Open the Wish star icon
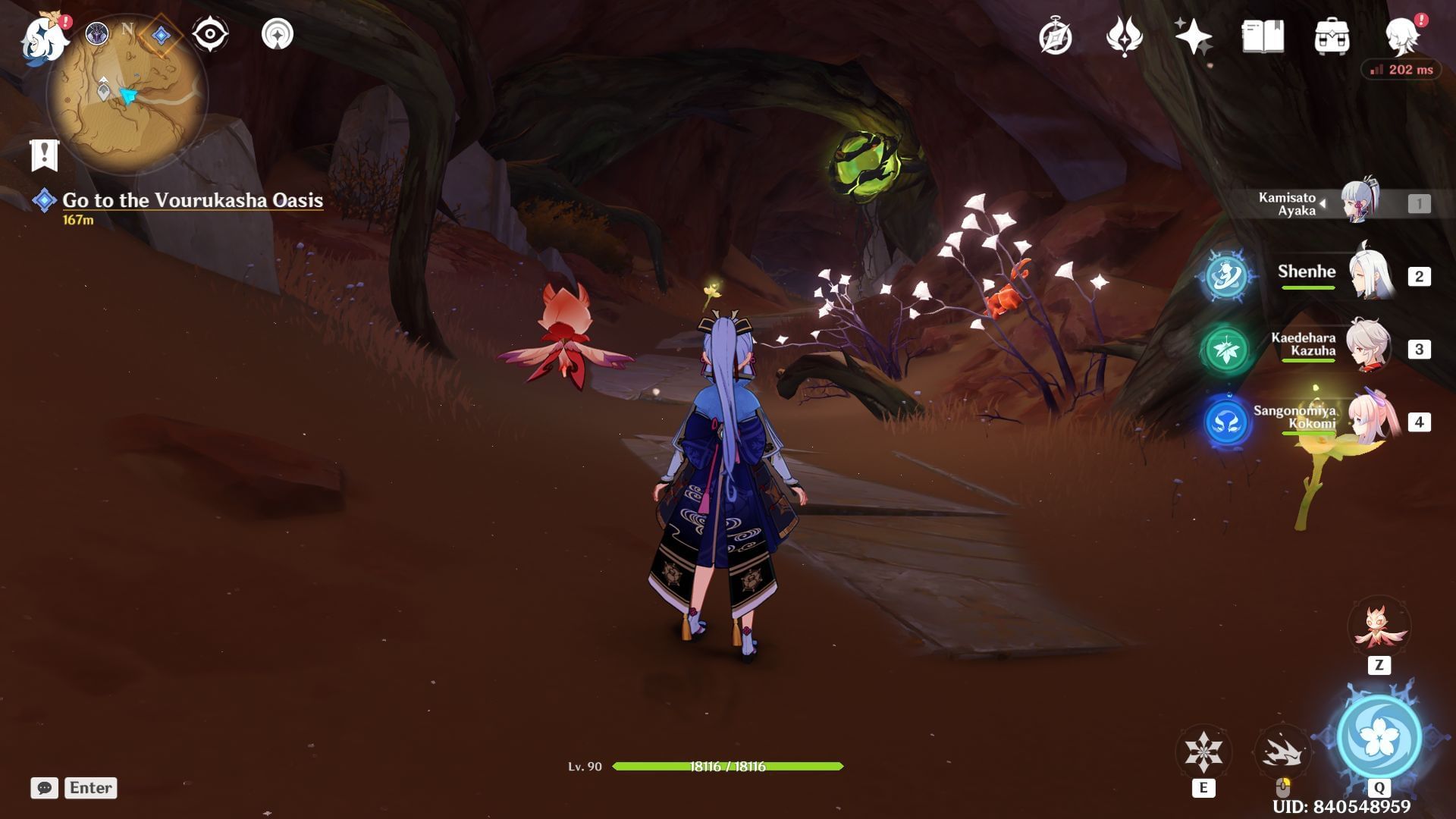 pos(1193,36)
